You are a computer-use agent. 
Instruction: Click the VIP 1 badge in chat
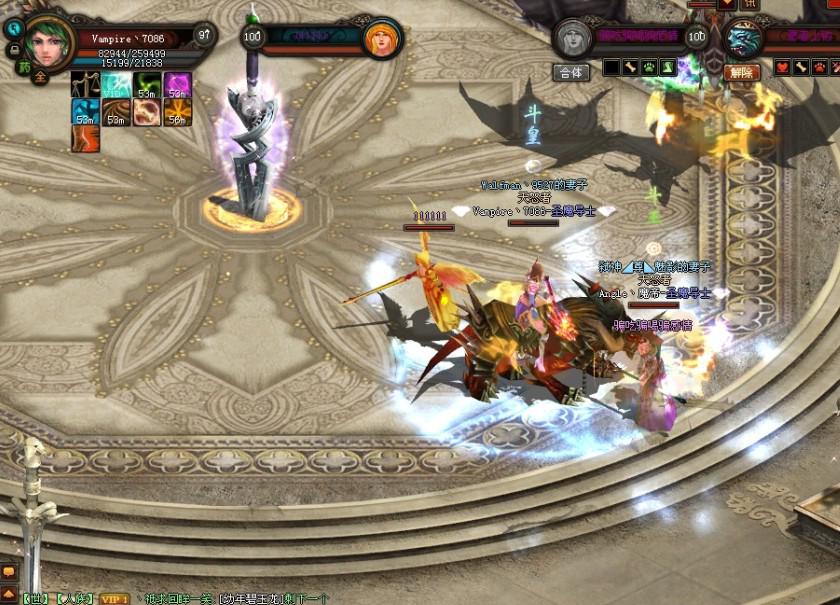point(114,598)
